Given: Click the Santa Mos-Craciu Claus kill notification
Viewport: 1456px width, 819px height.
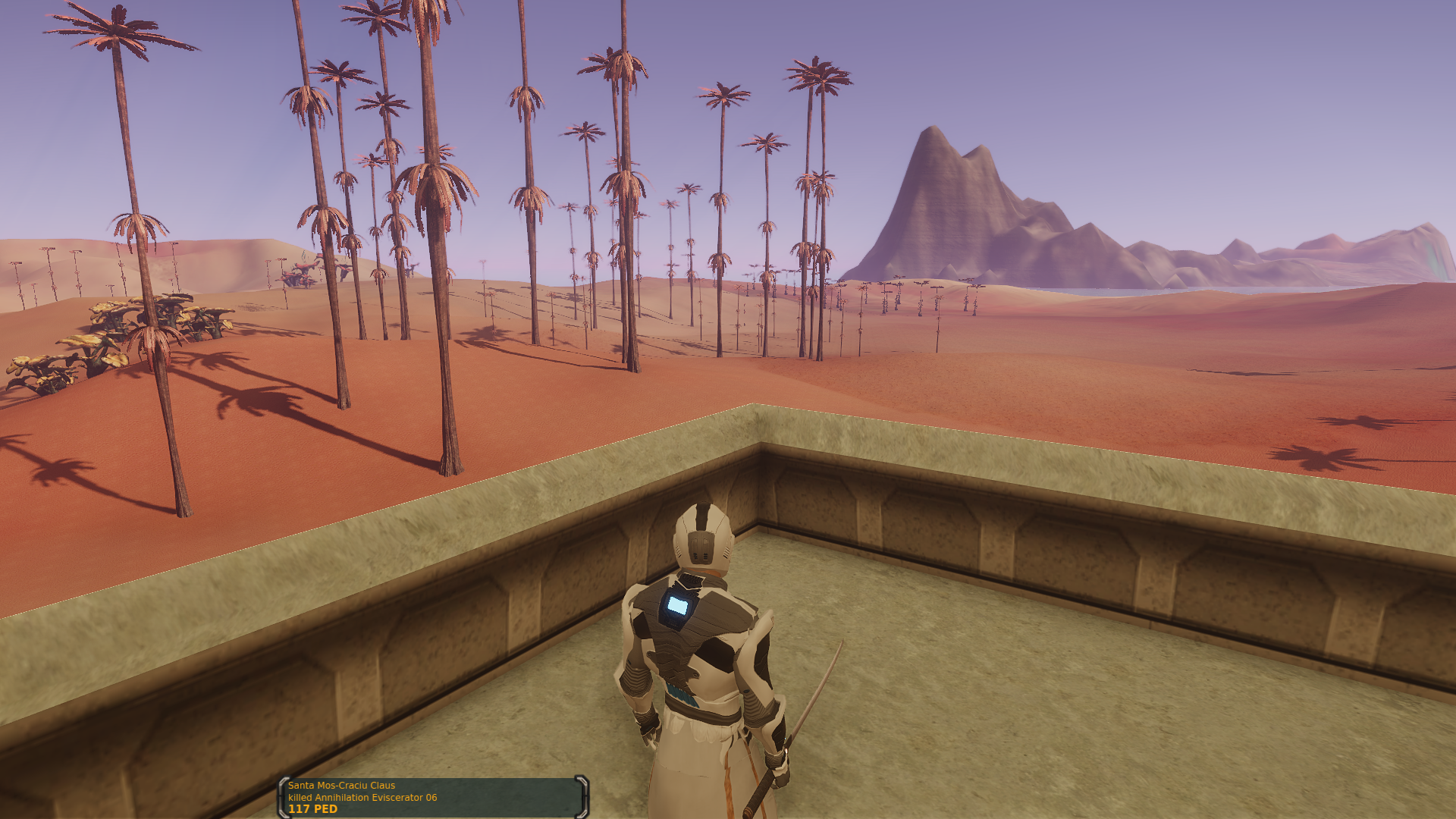Looking at the screenshot, I should click(x=433, y=797).
